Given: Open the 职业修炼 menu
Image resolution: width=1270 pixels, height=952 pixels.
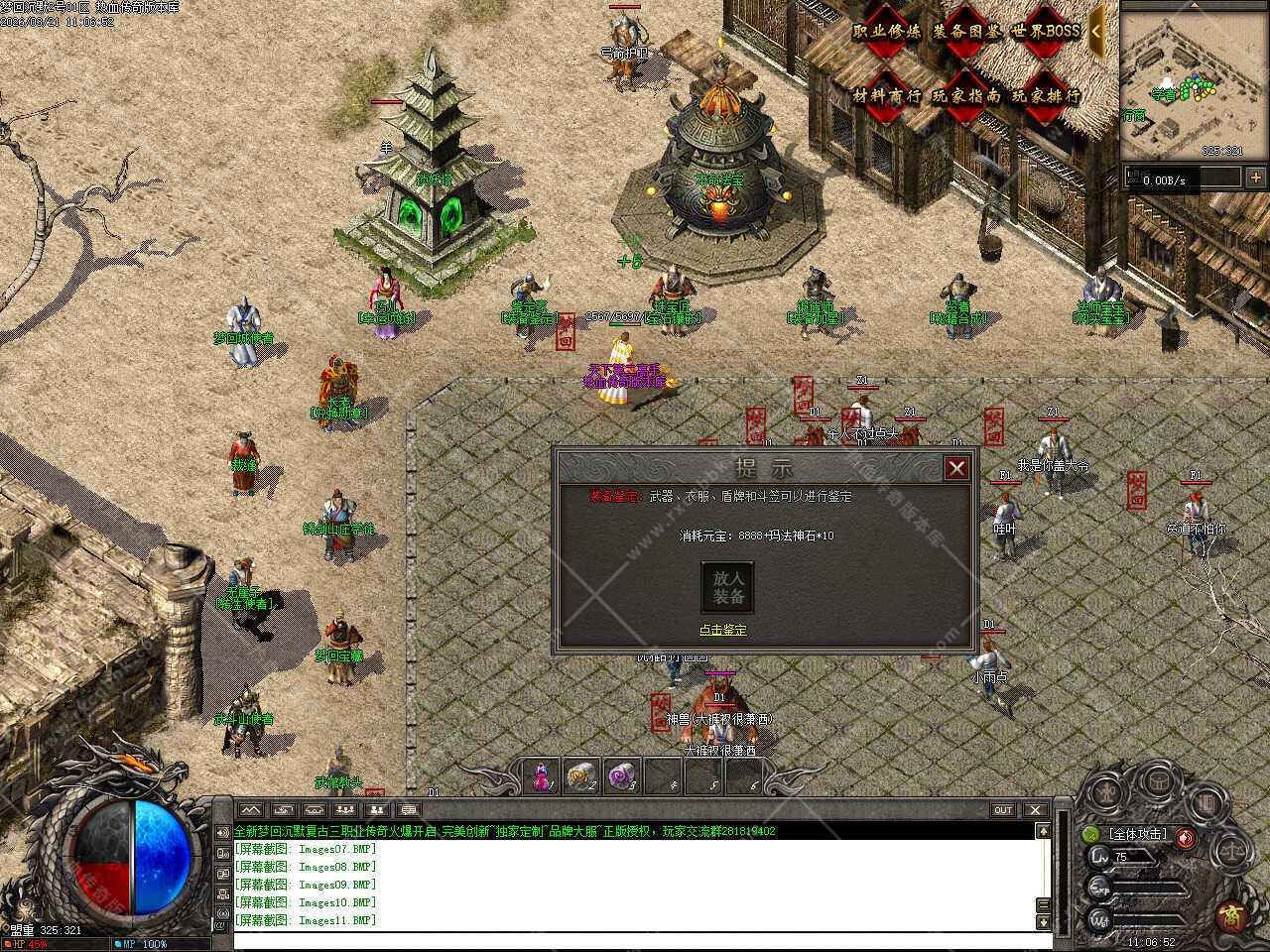Looking at the screenshot, I should tap(887, 32).
